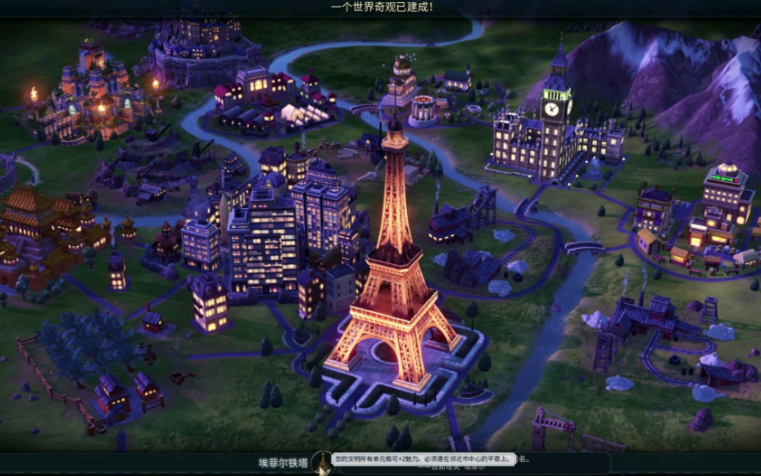Viewport: 761px width, 476px height.
Task: Click the Eiffel Tower wonder icon
Action: pyautogui.click(x=322, y=464)
